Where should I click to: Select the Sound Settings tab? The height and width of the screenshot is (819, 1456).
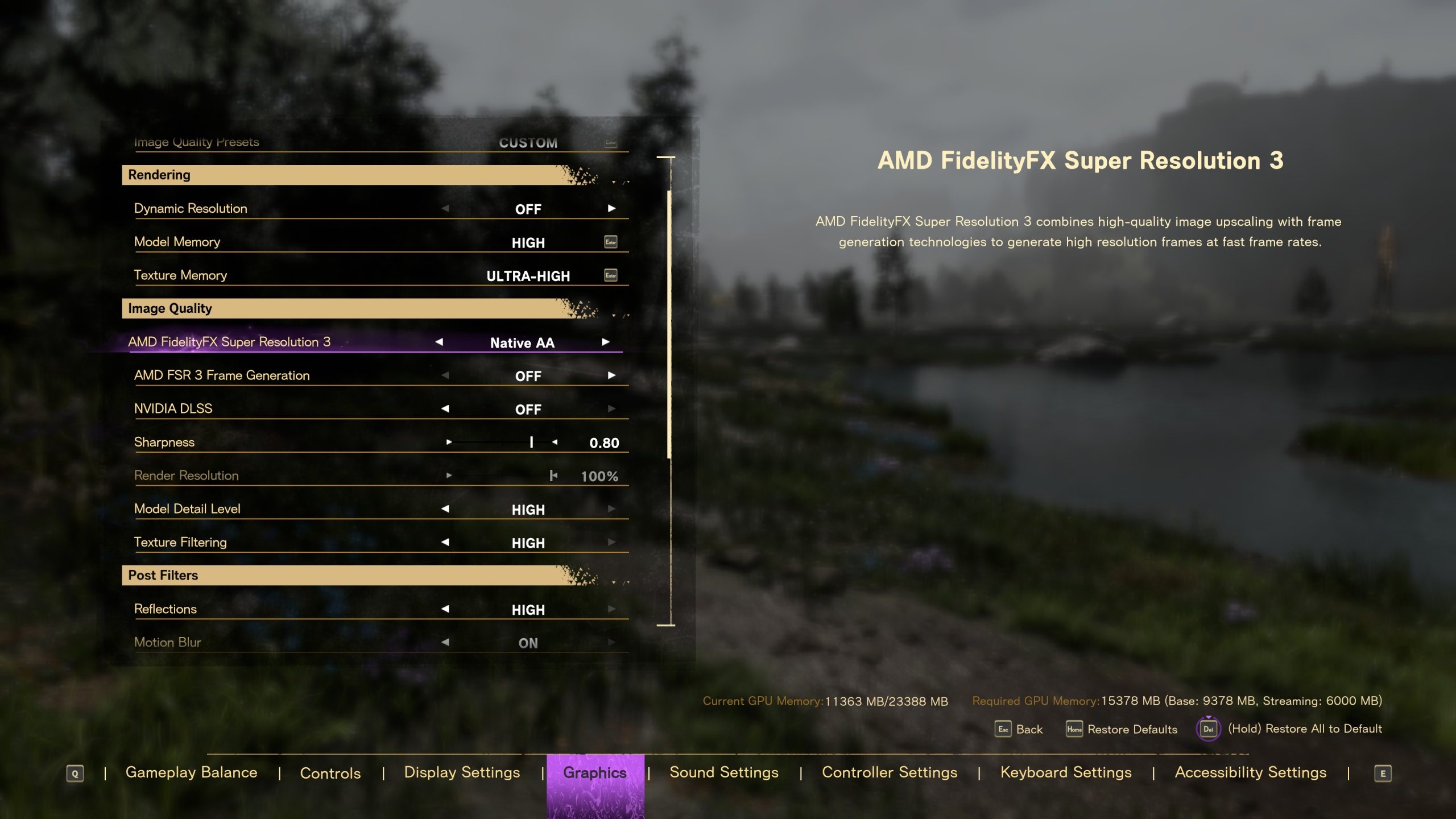click(x=723, y=772)
